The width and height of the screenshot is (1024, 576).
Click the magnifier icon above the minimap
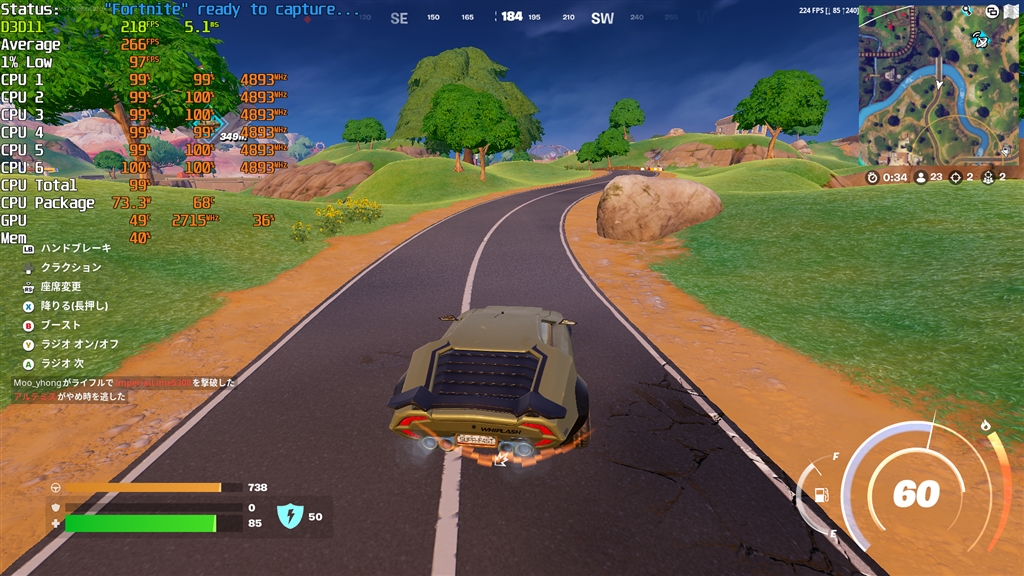[x=967, y=10]
